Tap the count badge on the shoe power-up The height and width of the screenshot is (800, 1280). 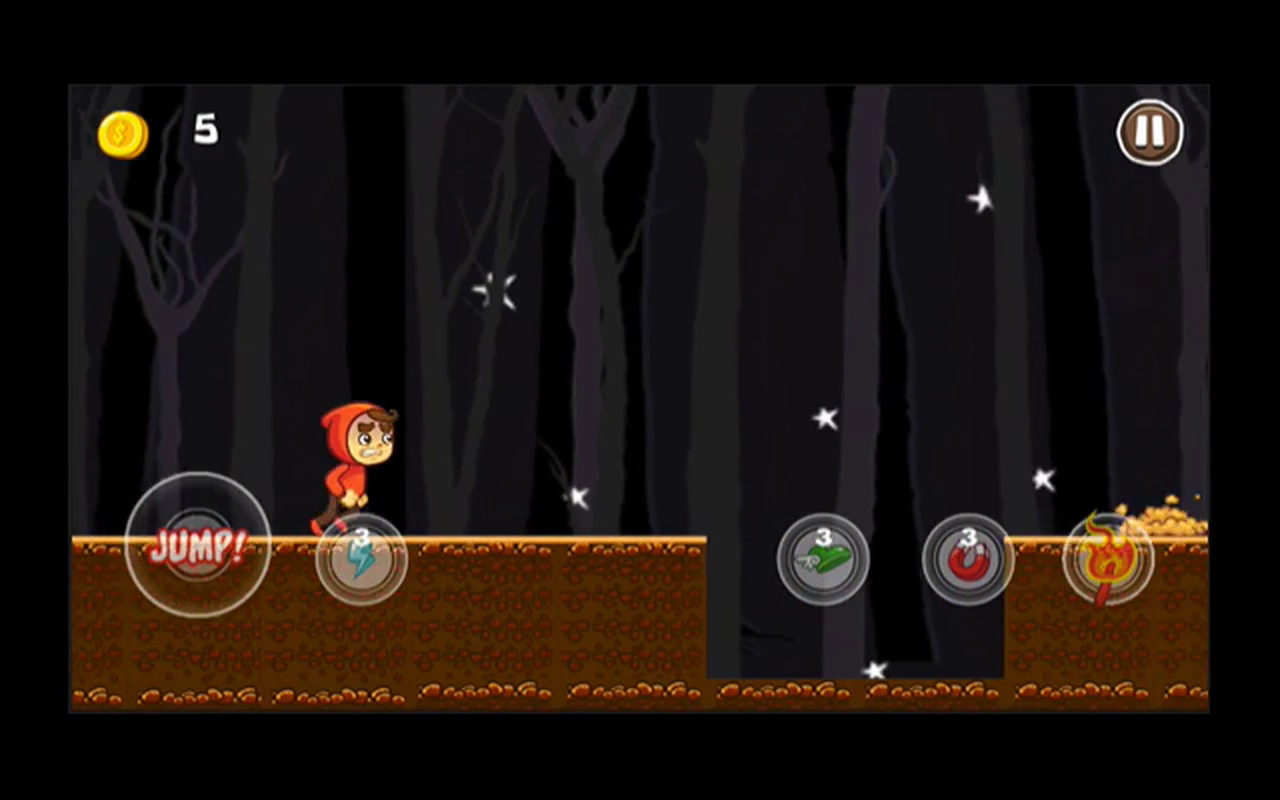(x=823, y=537)
